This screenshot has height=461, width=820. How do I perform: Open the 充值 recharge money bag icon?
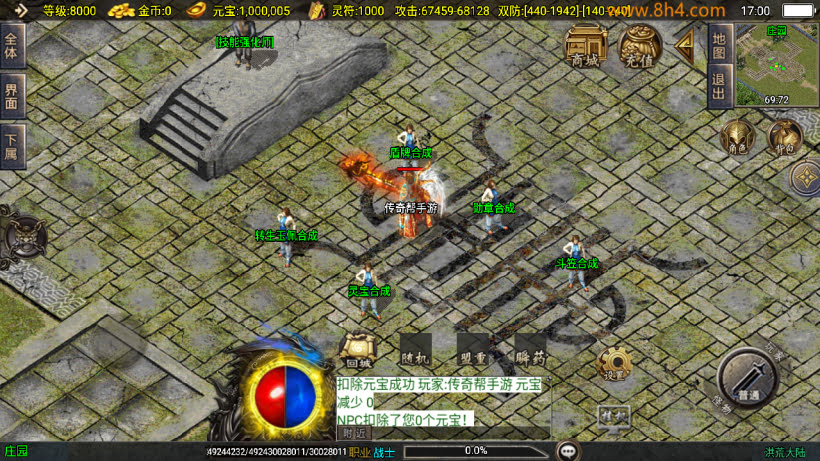click(x=639, y=45)
